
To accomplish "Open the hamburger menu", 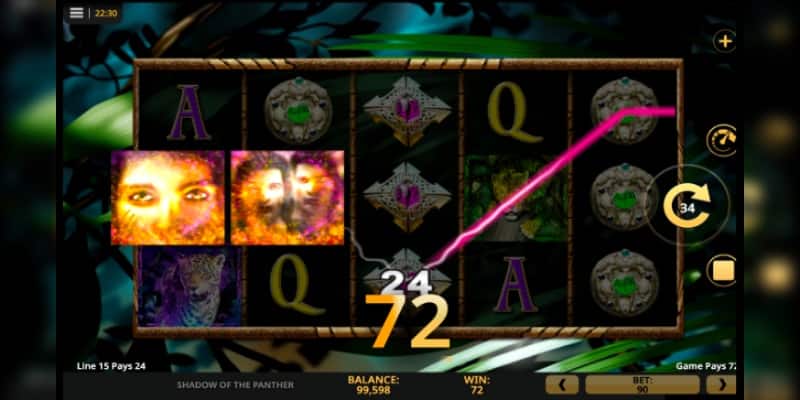I will click(77, 14).
